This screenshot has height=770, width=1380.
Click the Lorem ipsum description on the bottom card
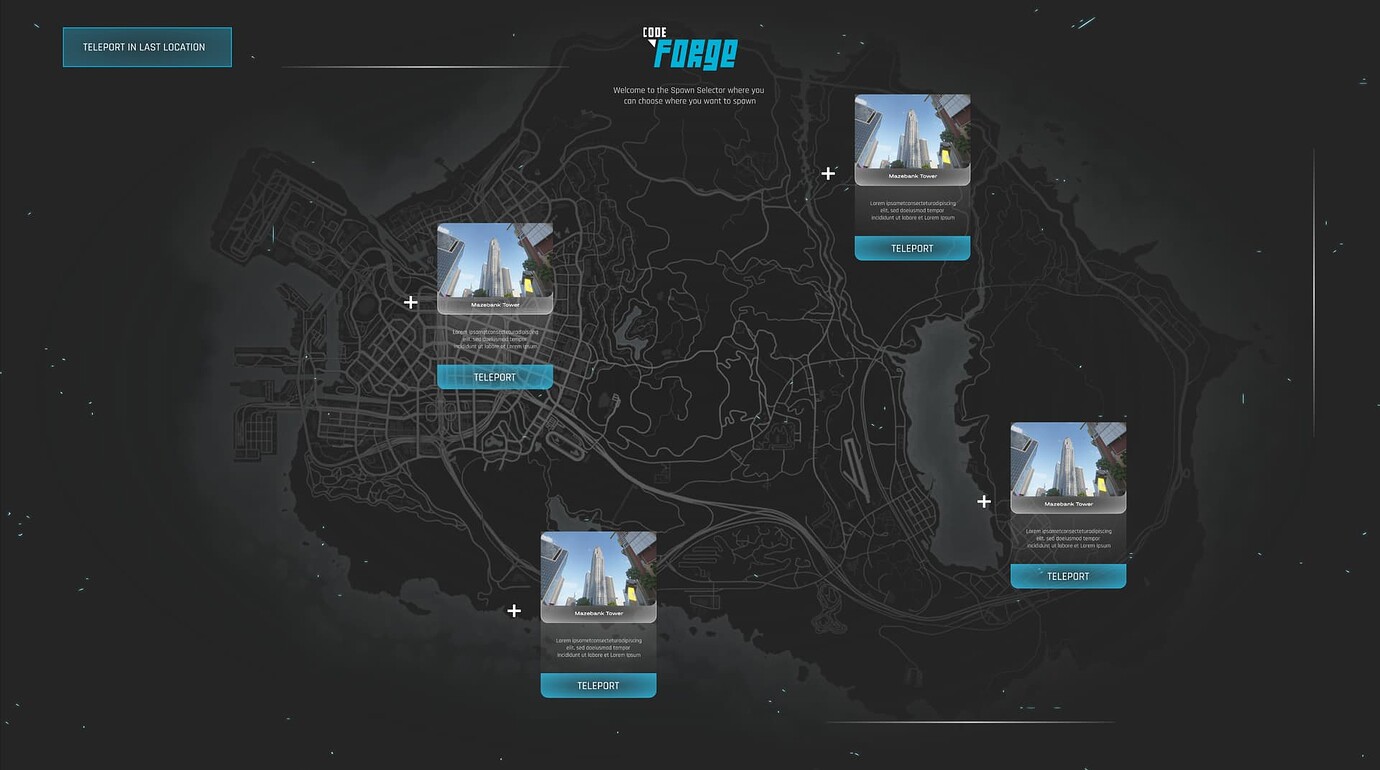point(598,646)
